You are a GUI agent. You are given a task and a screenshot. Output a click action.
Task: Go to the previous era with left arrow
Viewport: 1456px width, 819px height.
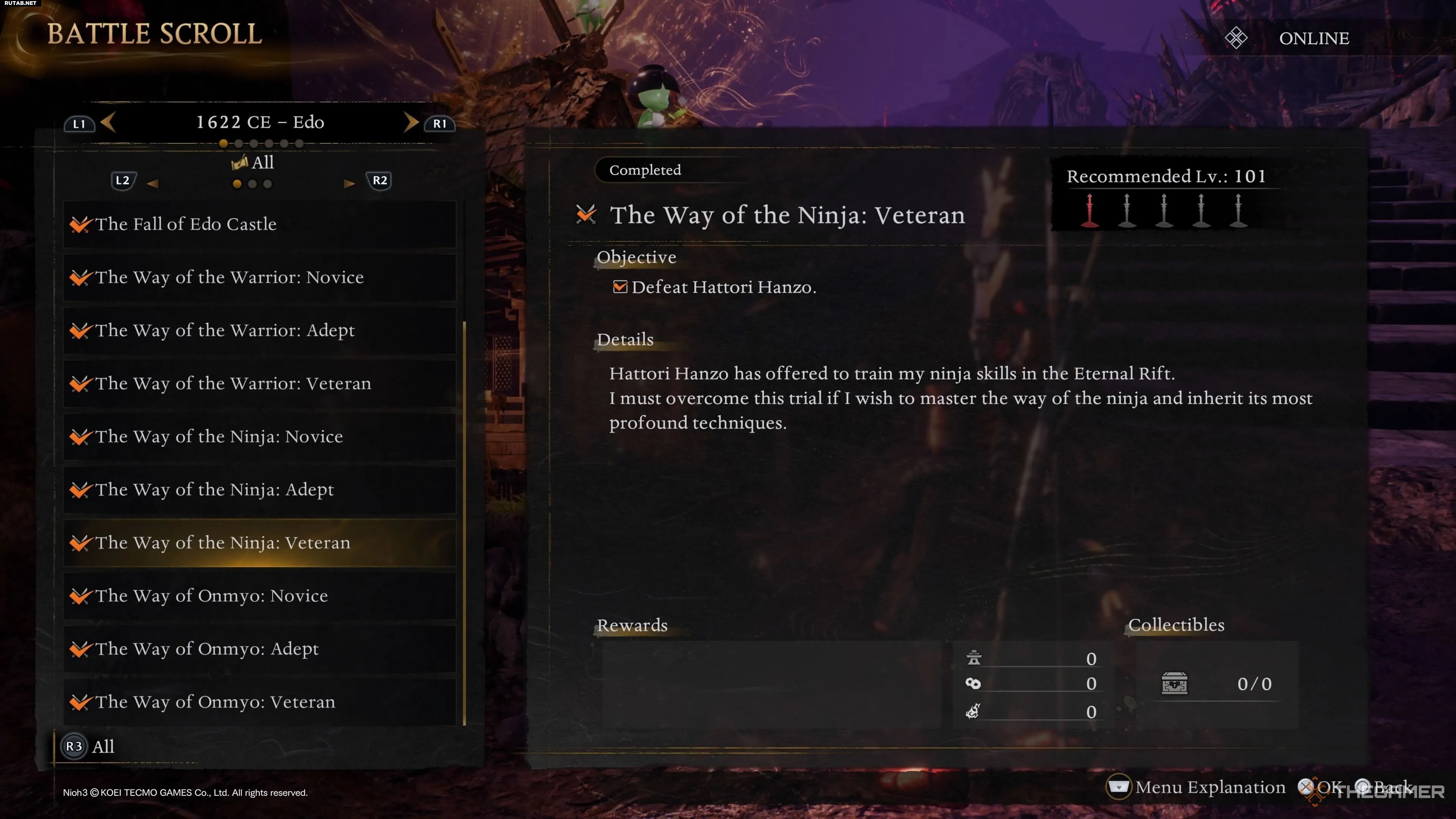point(108,122)
